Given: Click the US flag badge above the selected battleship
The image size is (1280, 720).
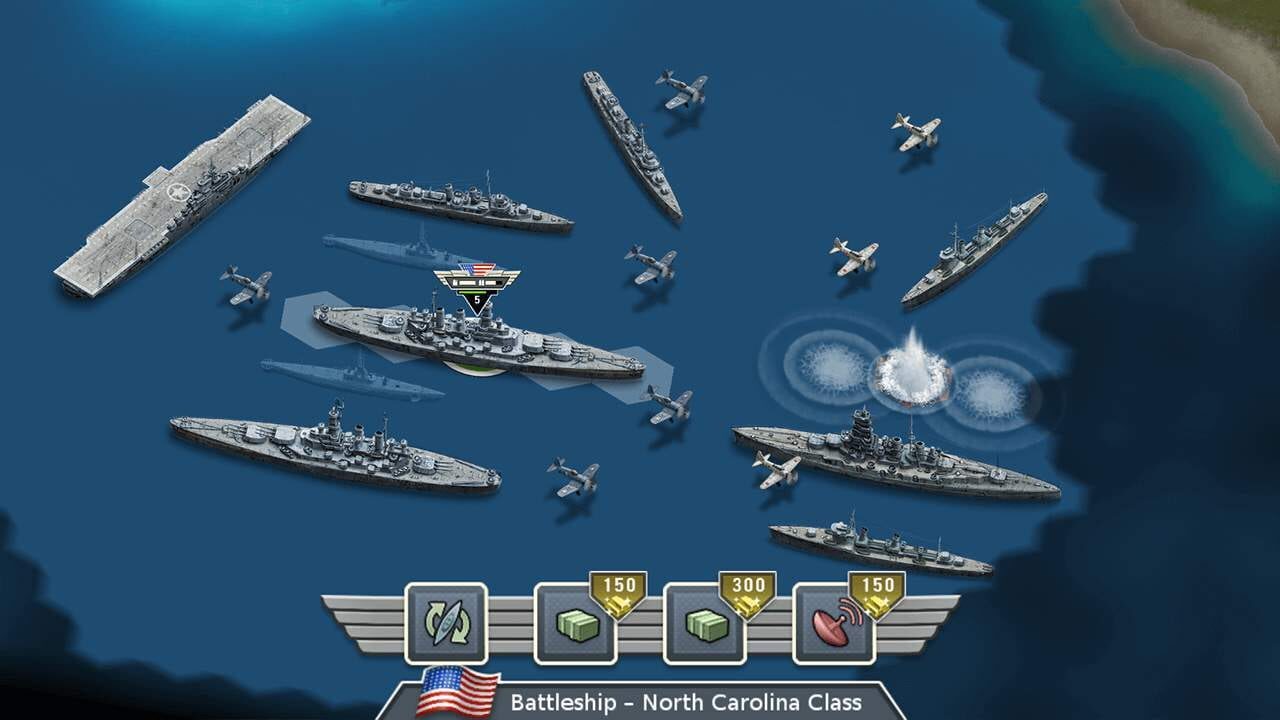Looking at the screenshot, I should pyautogui.click(x=477, y=270).
